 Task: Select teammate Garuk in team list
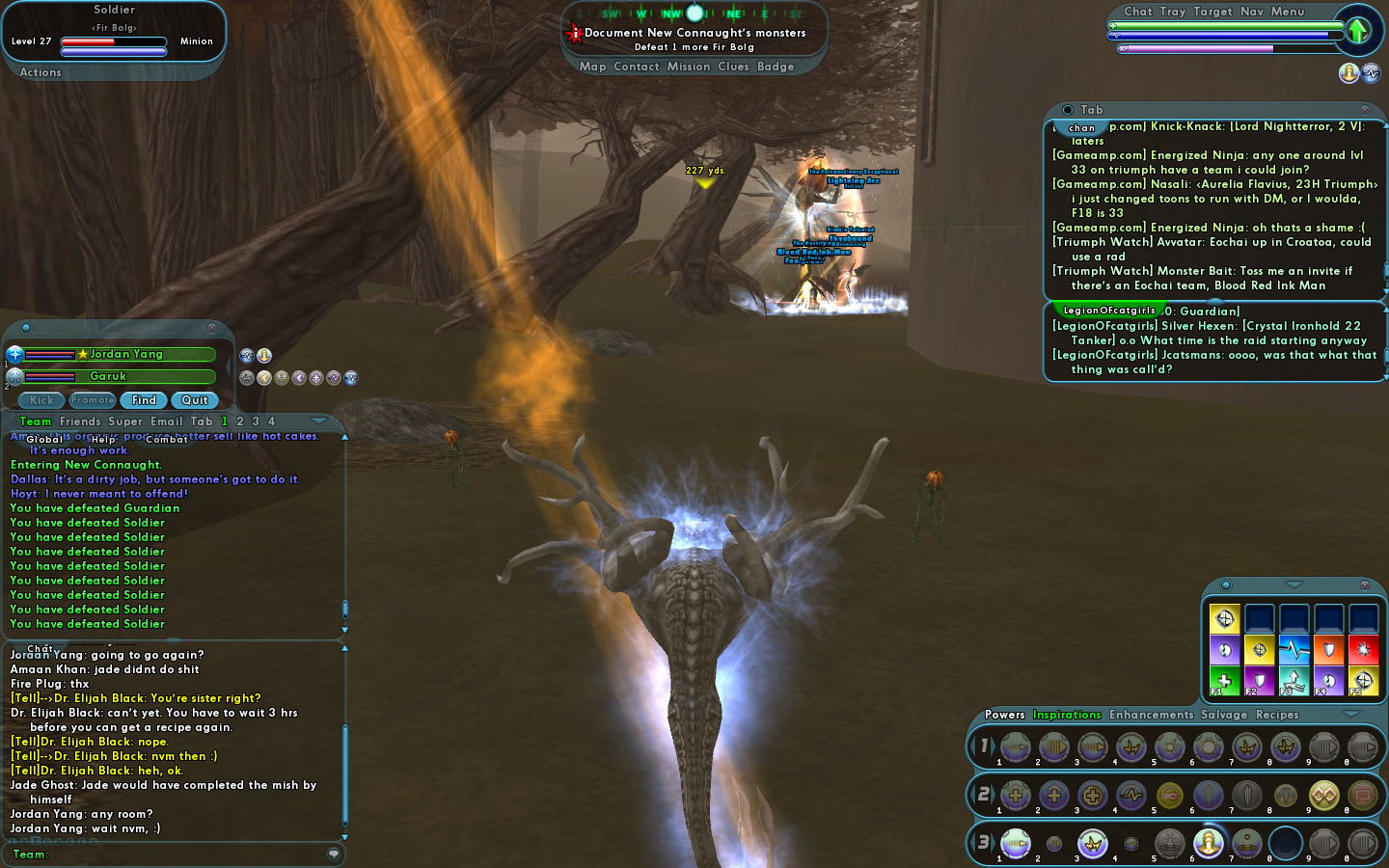point(108,376)
